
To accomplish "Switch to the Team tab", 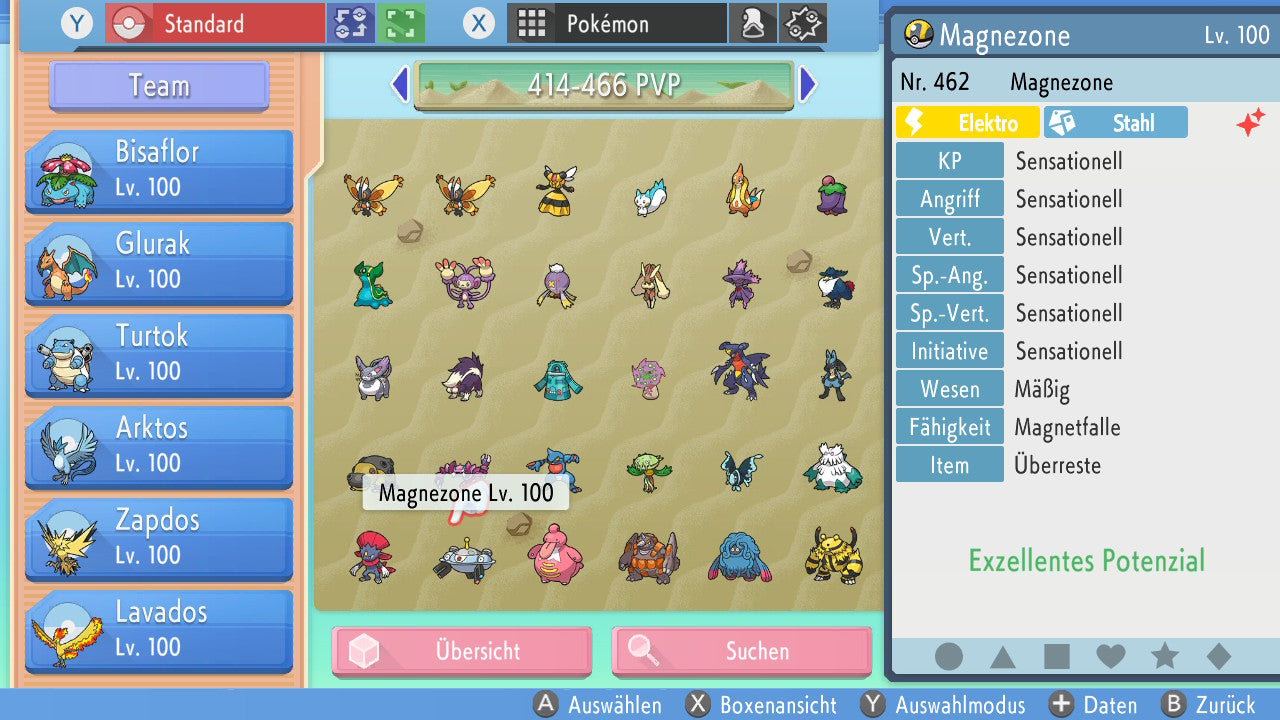I will pyautogui.click(x=157, y=86).
